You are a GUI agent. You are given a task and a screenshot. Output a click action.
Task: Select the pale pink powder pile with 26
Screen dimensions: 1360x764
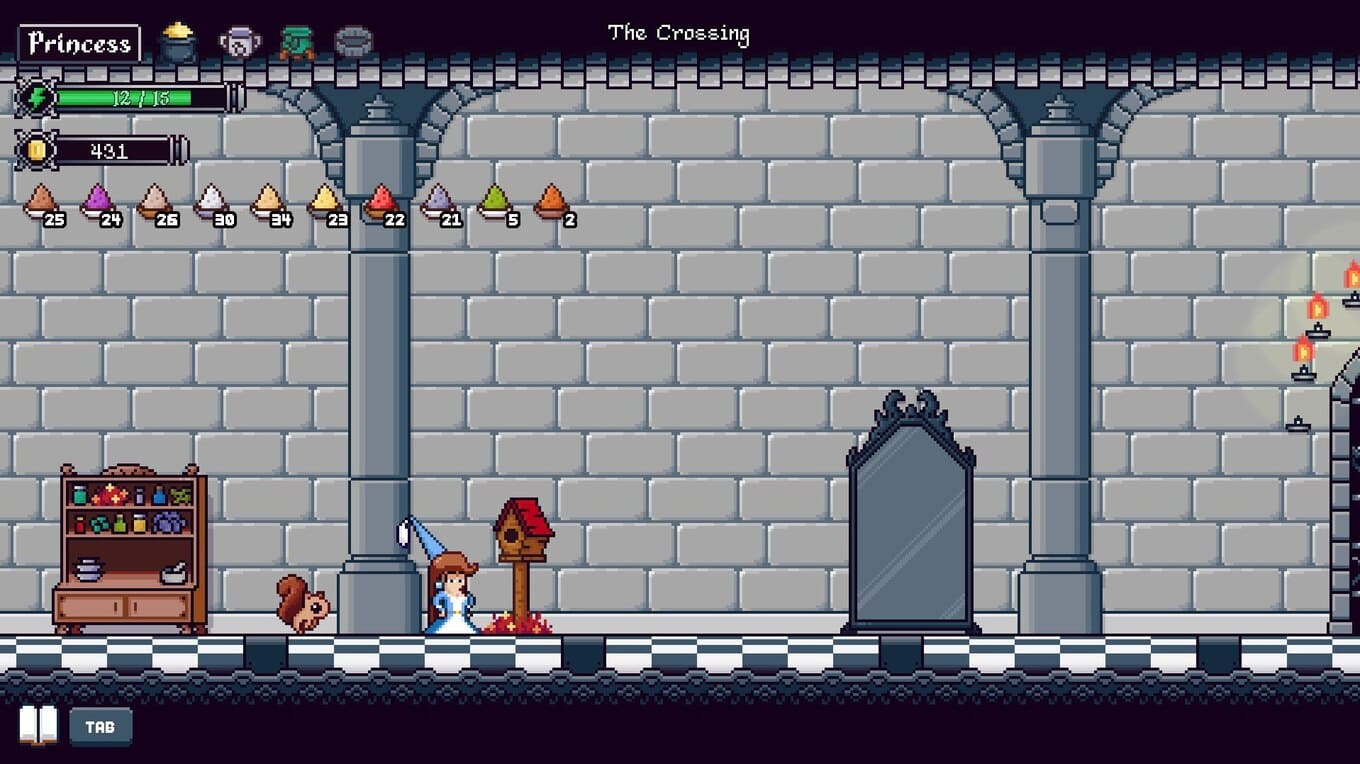click(x=155, y=202)
